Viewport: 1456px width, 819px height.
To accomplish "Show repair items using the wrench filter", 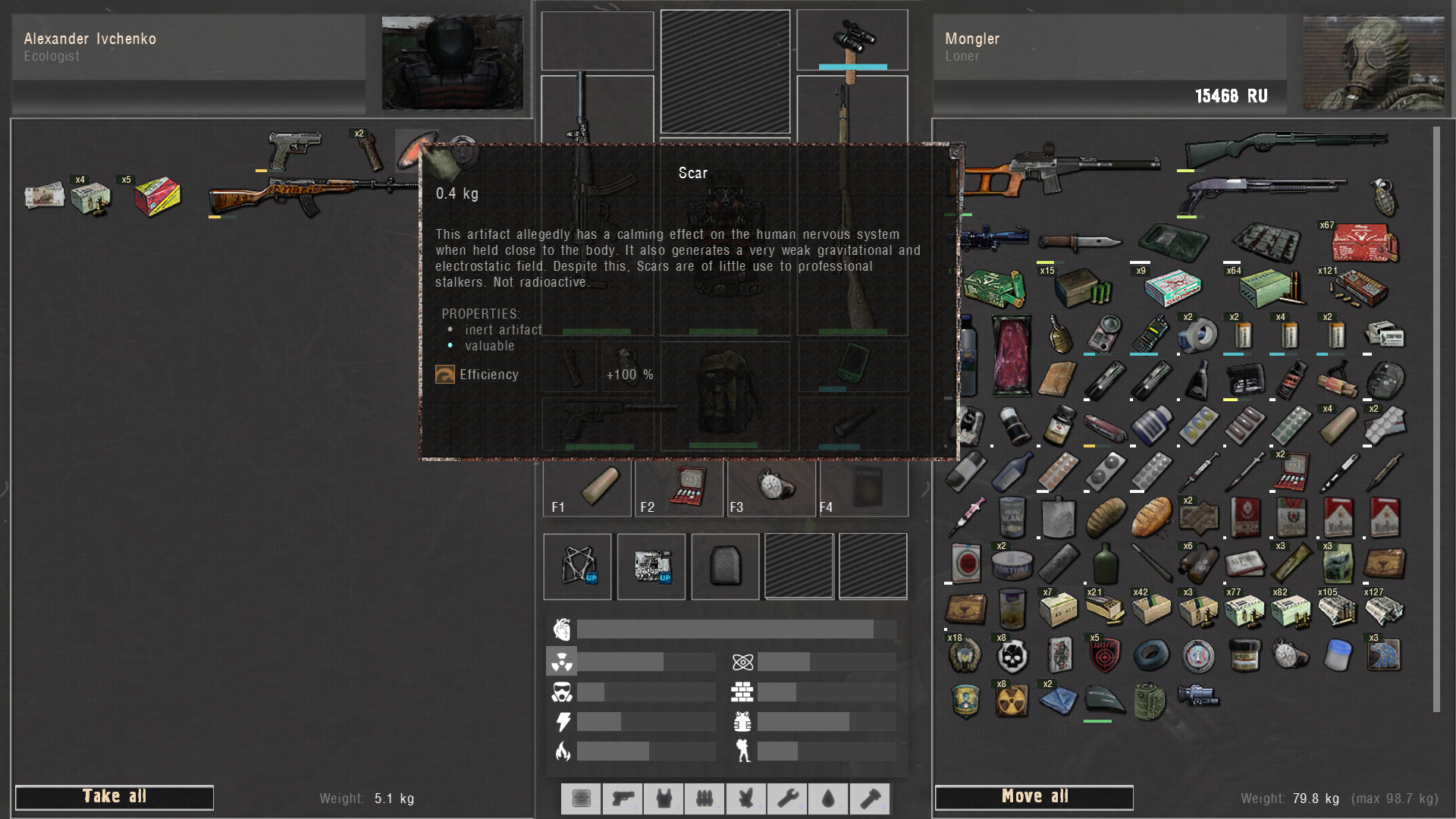I will [787, 799].
